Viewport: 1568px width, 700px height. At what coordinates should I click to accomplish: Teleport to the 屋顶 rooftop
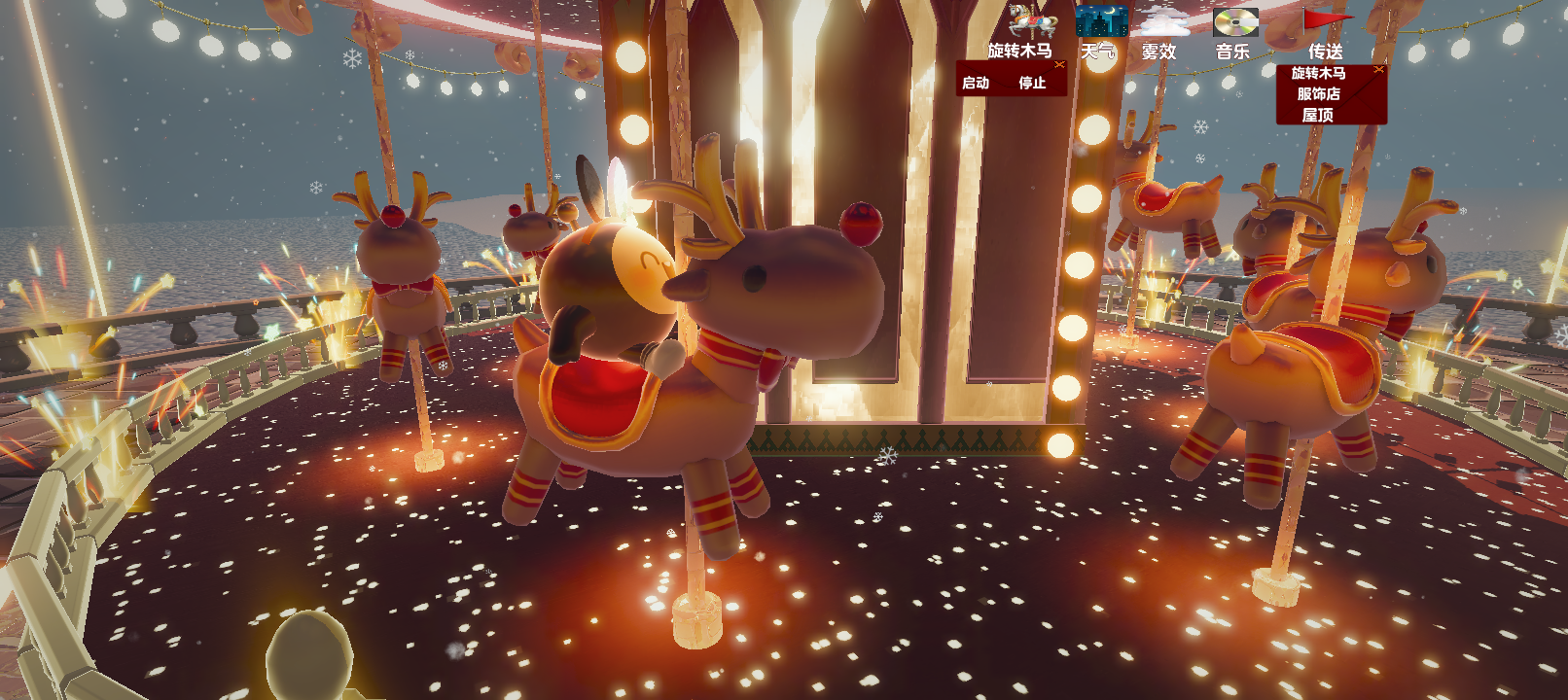(1318, 115)
